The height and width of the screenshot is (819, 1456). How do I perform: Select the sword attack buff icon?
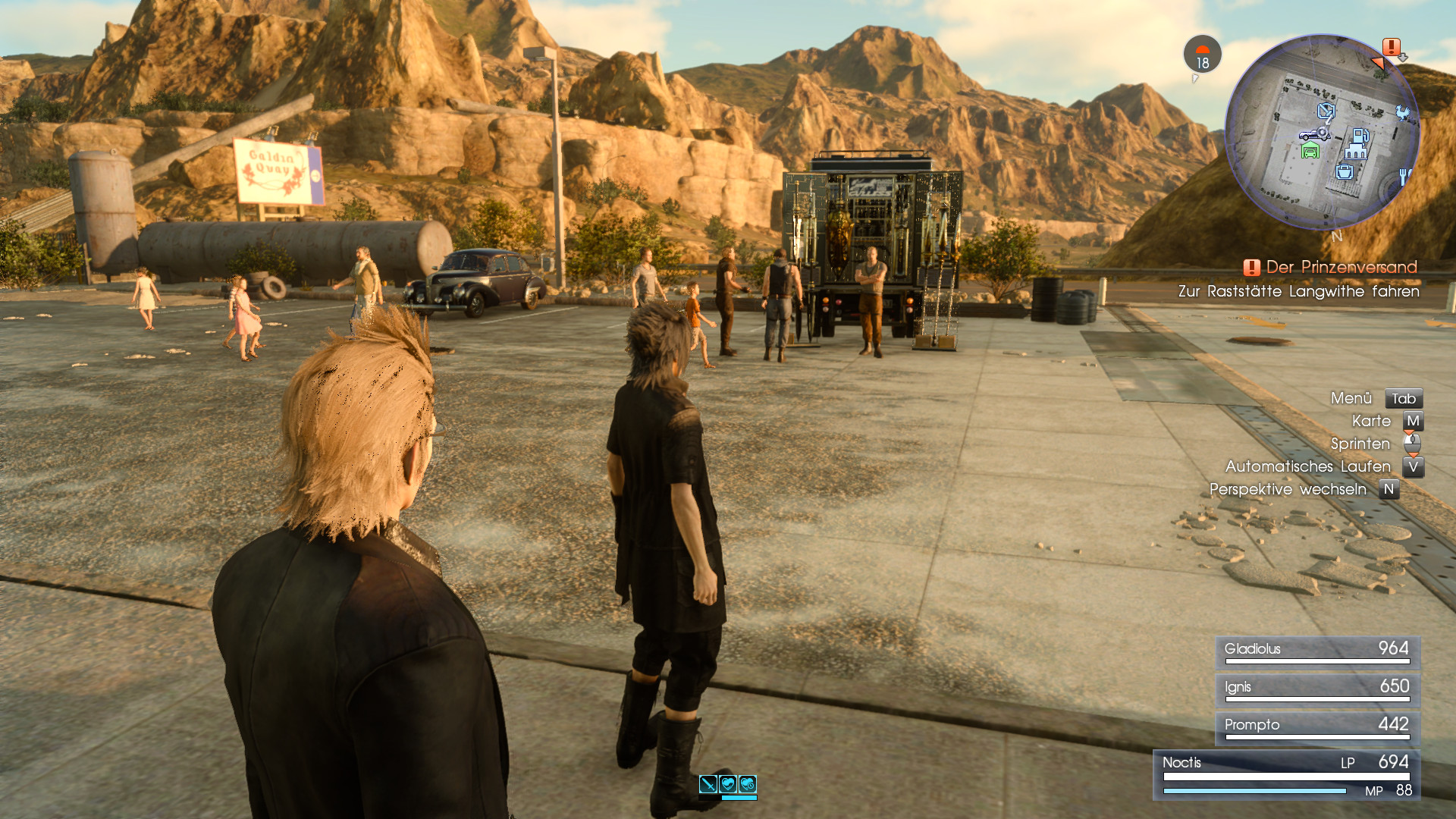click(708, 784)
